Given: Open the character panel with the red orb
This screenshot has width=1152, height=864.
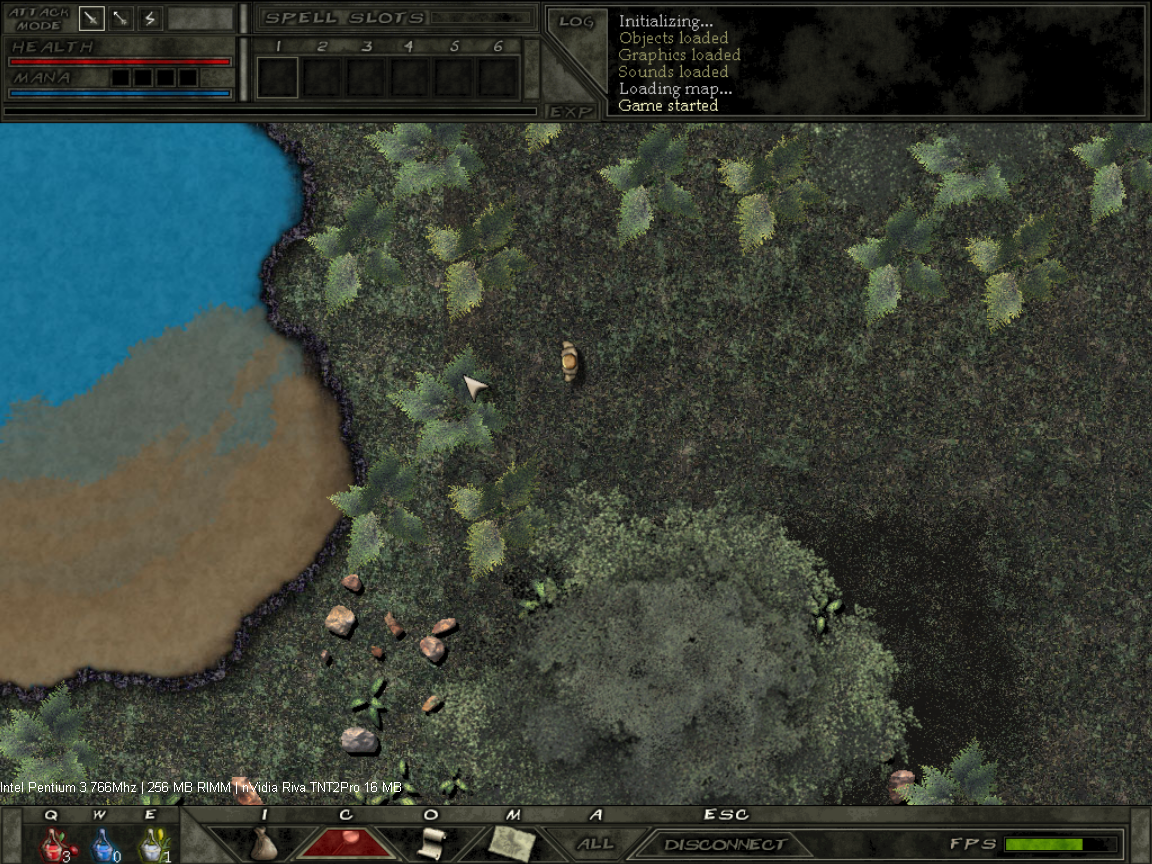Looking at the screenshot, I should 346,843.
